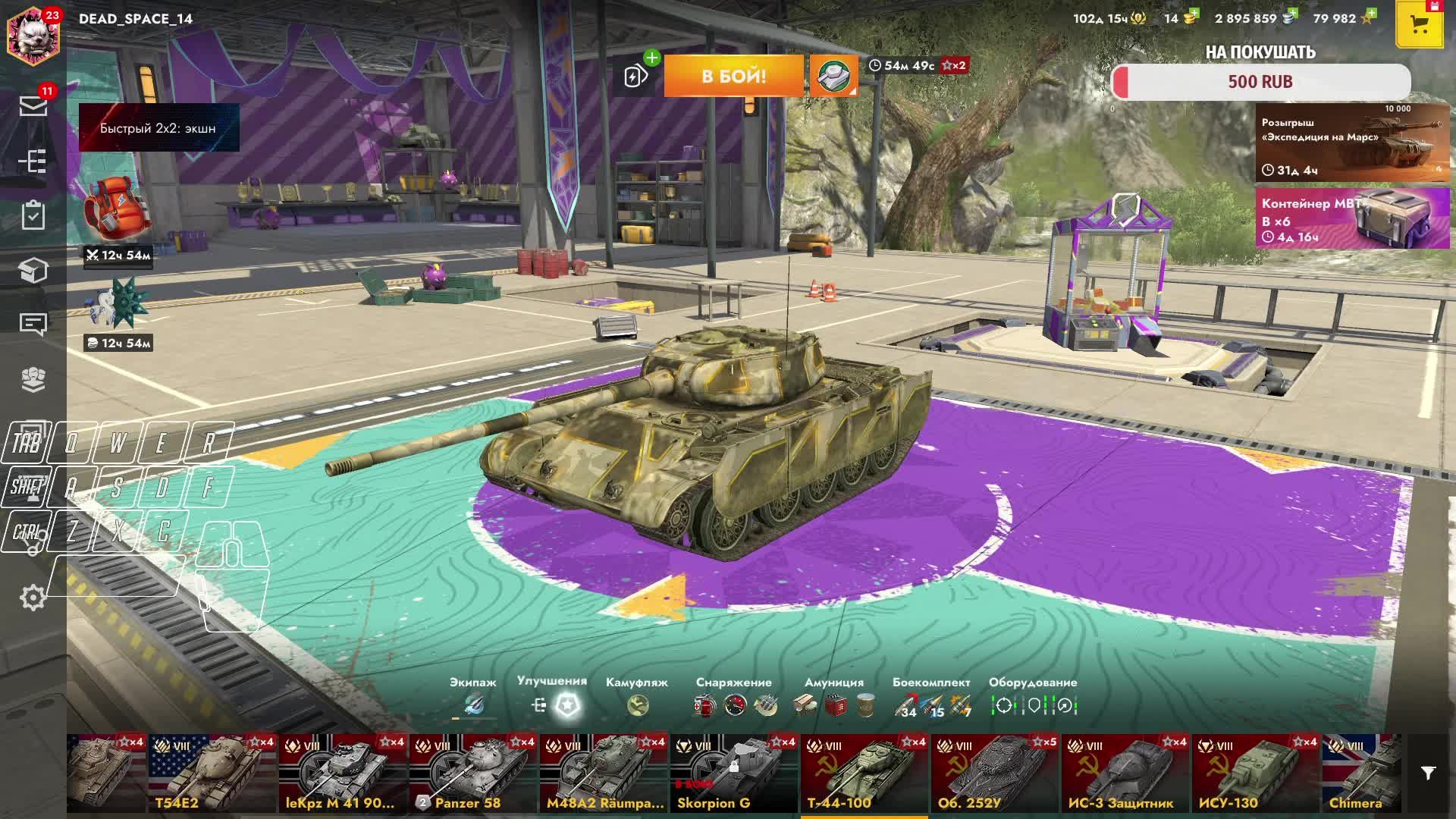The height and width of the screenshot is (819, 1456).
Task: Choose the Panzer 58 tank
Action: 473,773
